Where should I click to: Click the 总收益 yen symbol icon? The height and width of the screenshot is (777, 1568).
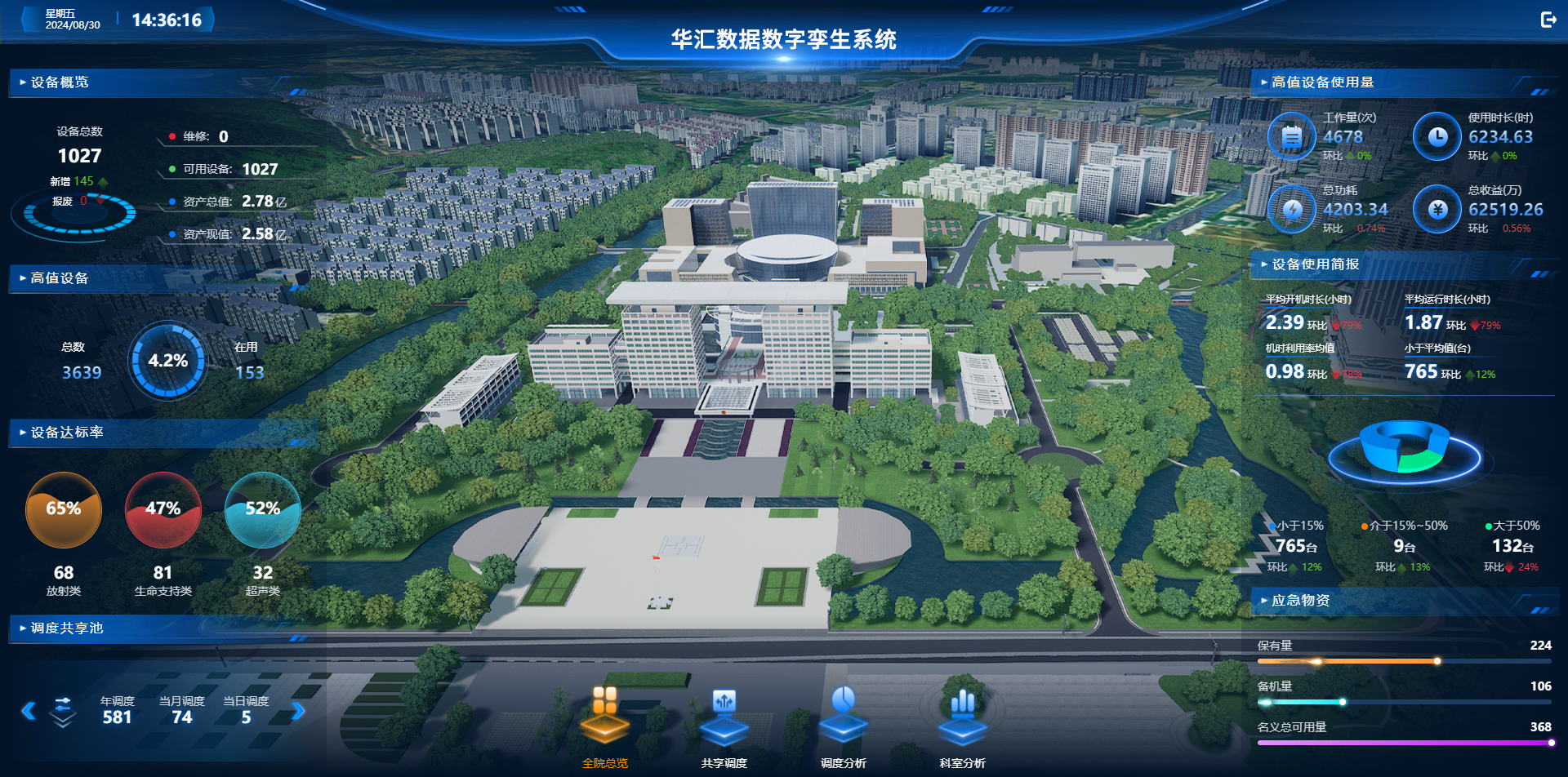[x=1437, y=209]
